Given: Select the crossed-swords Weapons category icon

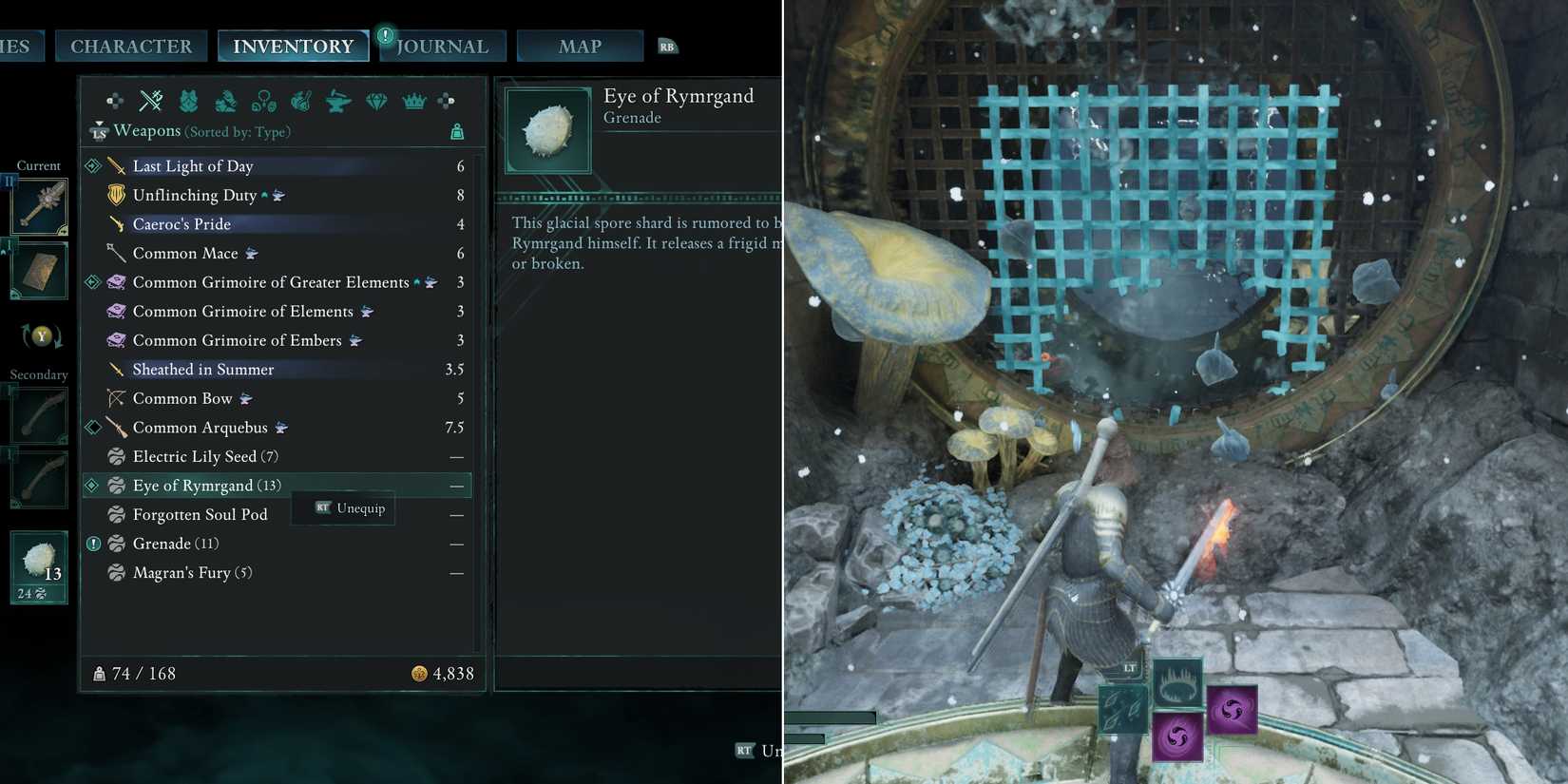Looking at the screenshot, I should (x=150, y=100).
